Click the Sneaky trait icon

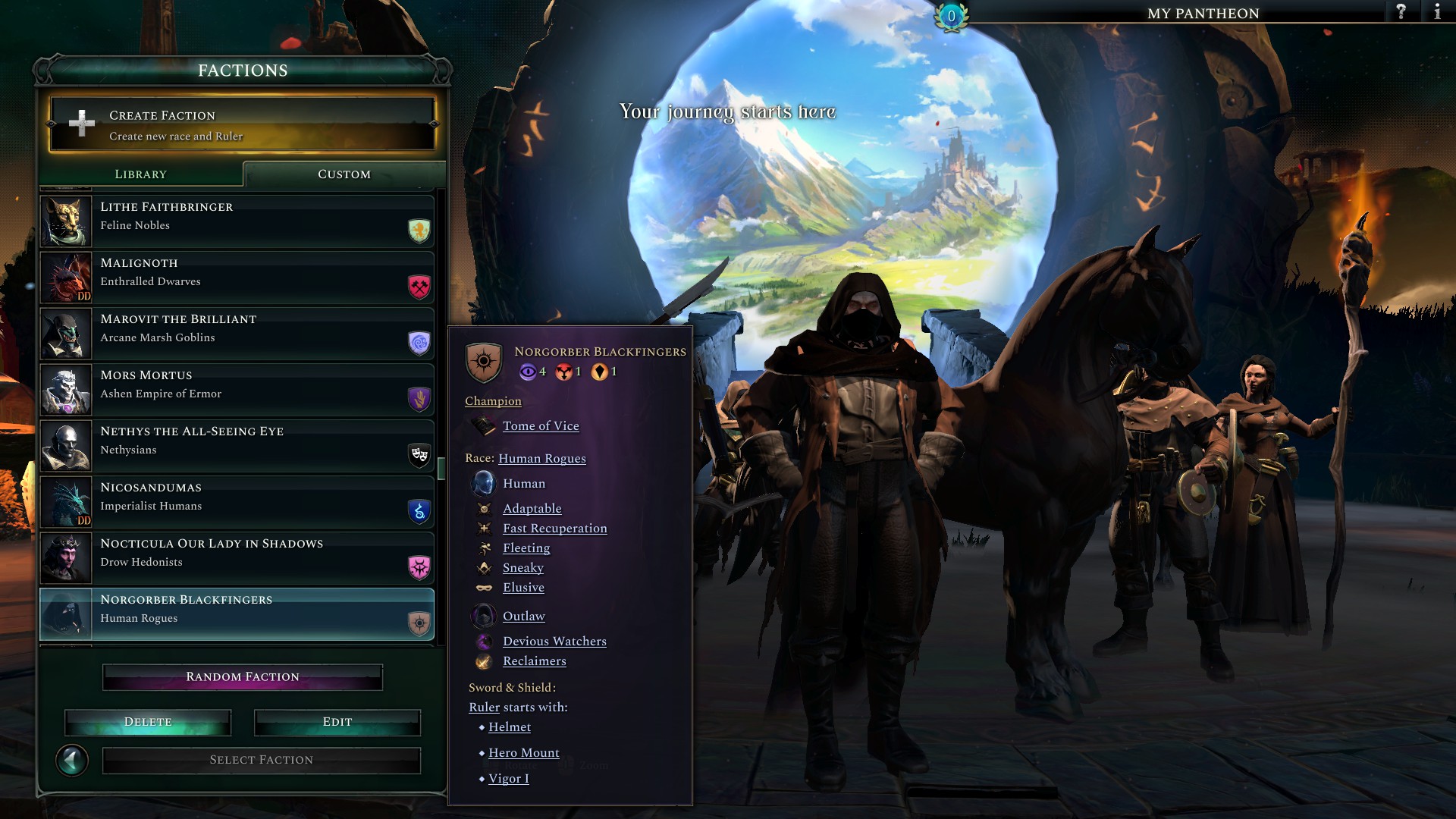pos(485,567)
